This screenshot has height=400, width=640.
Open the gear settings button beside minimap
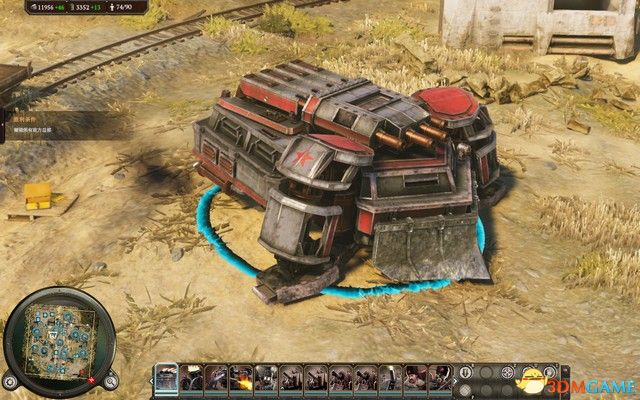11,380
